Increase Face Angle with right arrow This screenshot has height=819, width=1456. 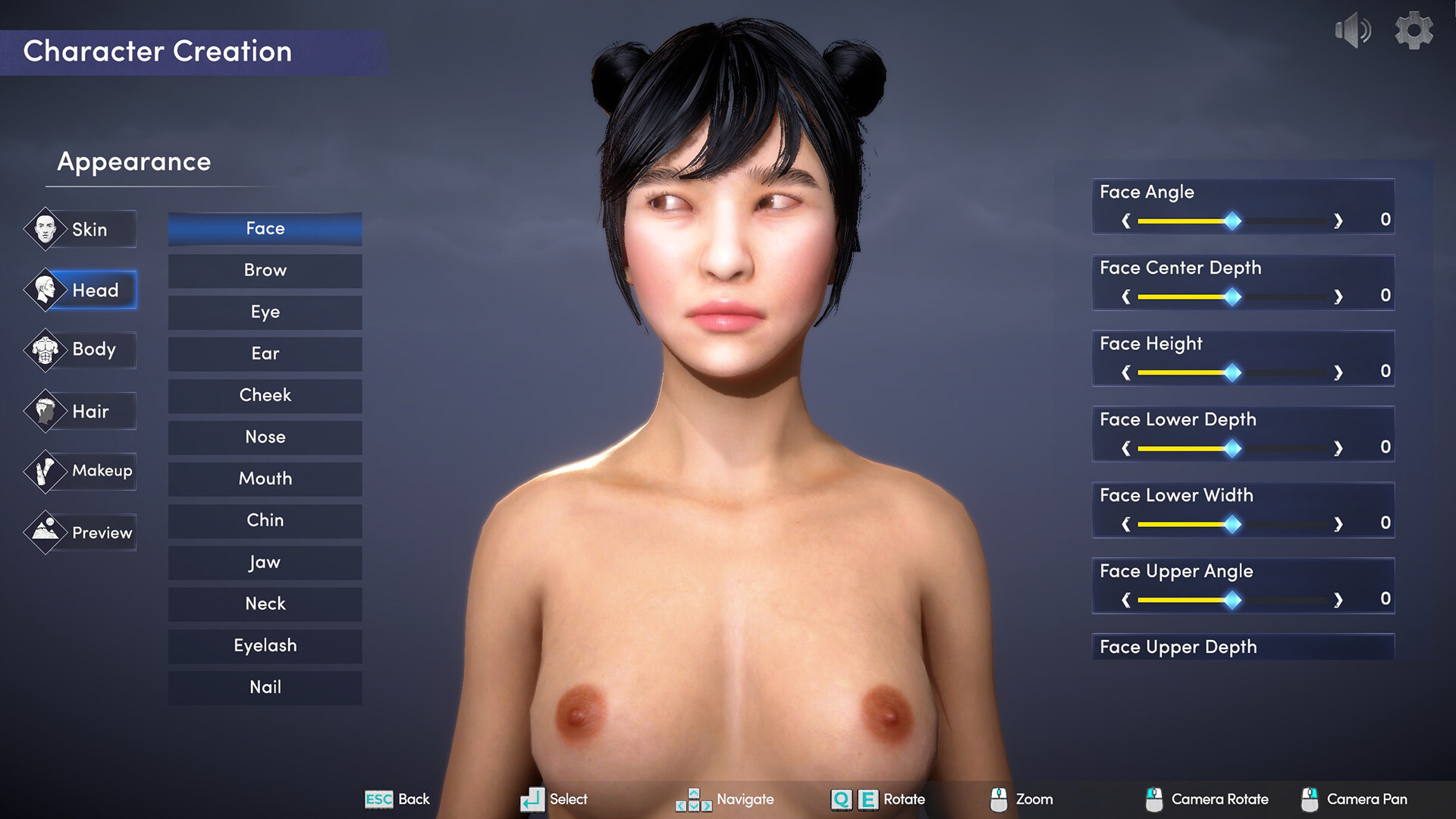(x=1338, y=221)
